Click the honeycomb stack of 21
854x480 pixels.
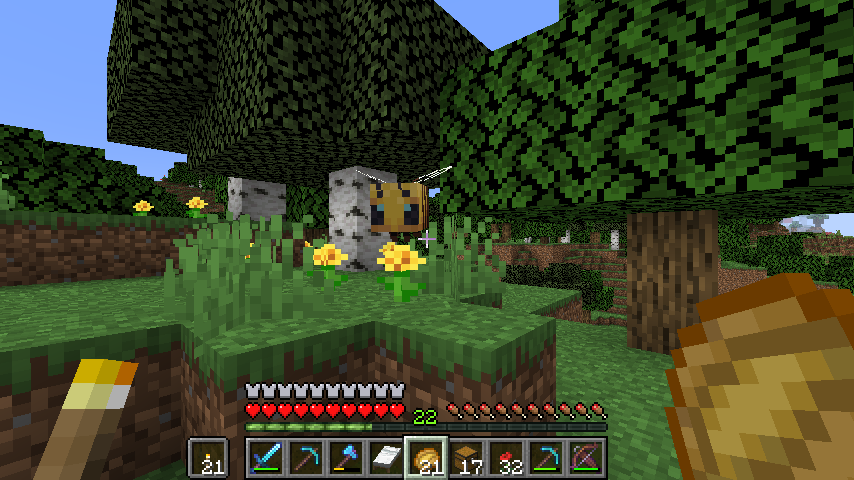(425, 458)
